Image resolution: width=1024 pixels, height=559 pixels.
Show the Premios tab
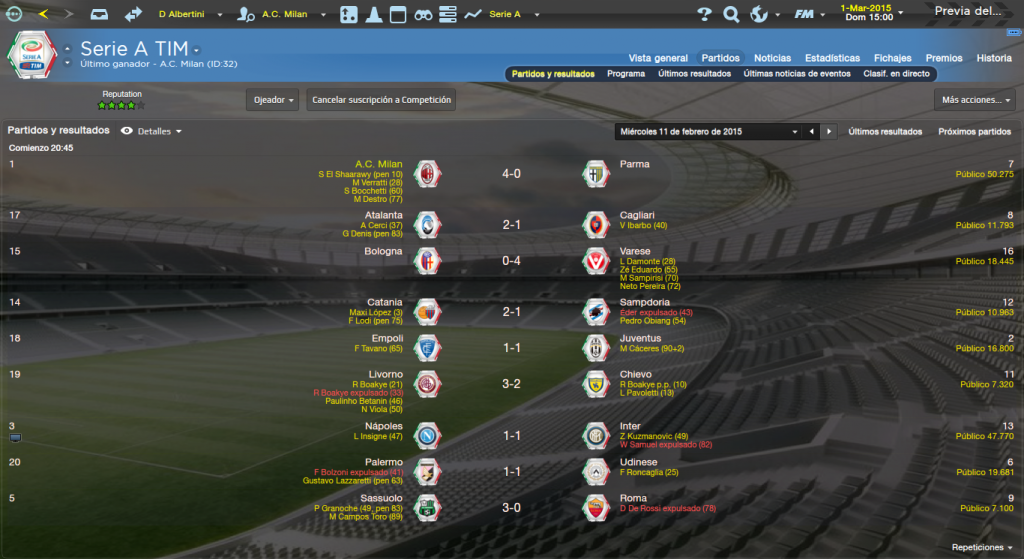pos(944,58)
